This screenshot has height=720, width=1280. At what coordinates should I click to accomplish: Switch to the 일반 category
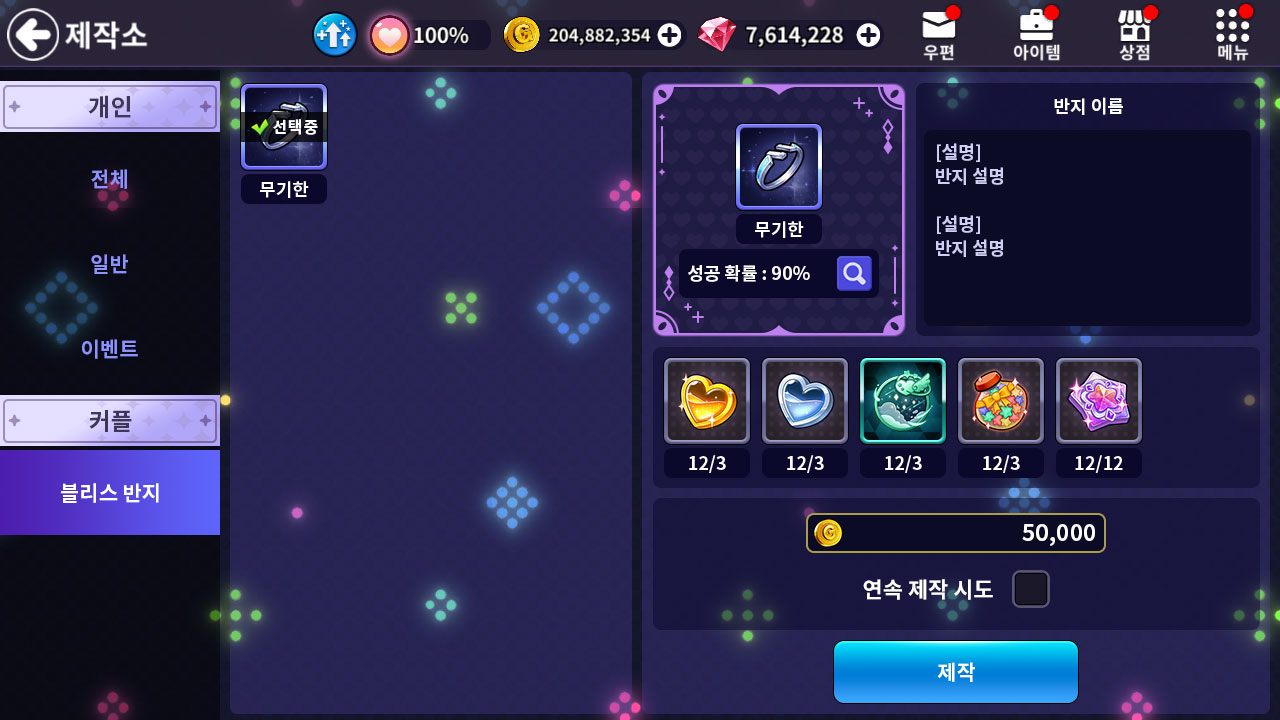tap(110, 264)
